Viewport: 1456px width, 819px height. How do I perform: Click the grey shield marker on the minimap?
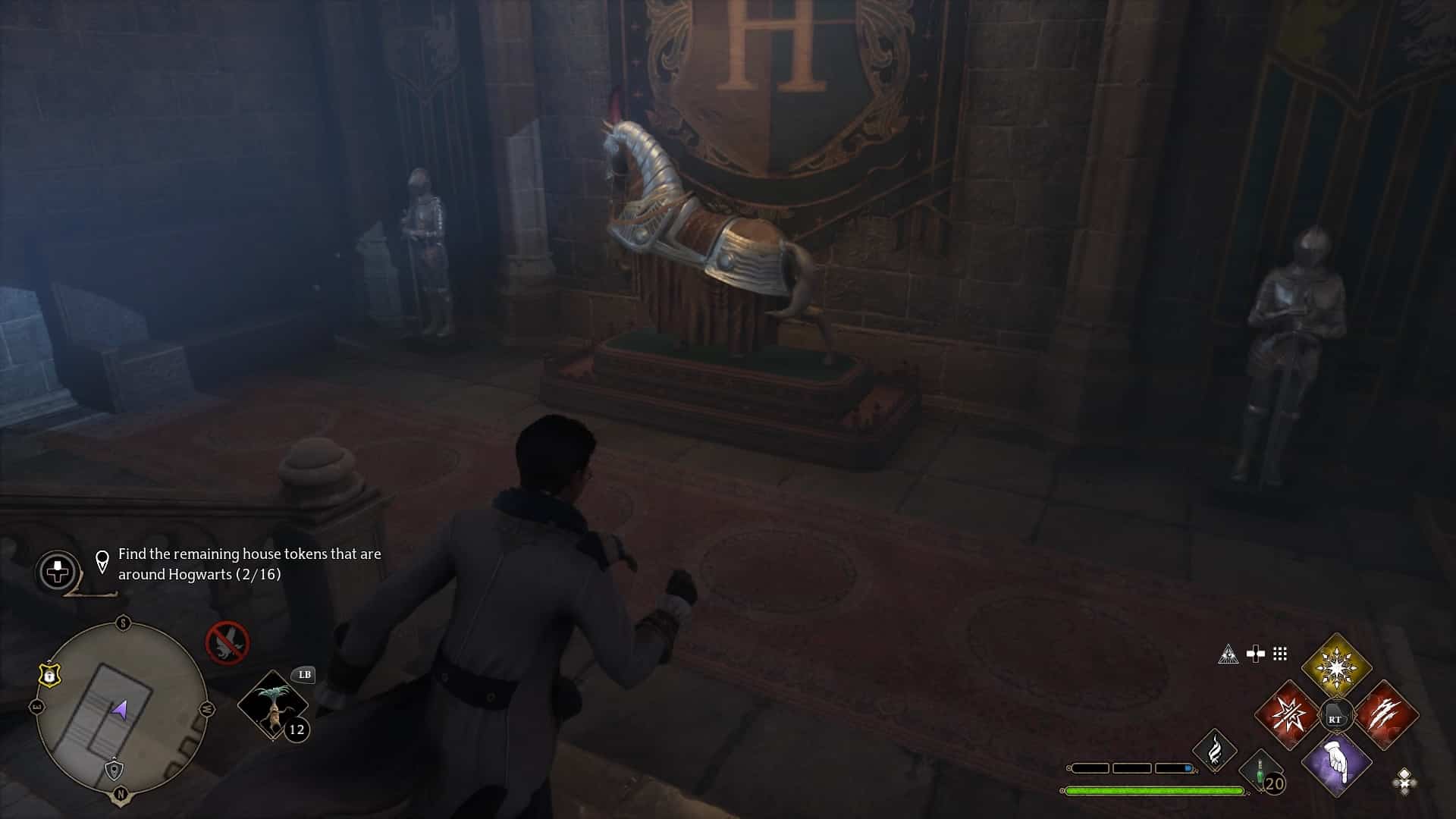tap(114, 770)
